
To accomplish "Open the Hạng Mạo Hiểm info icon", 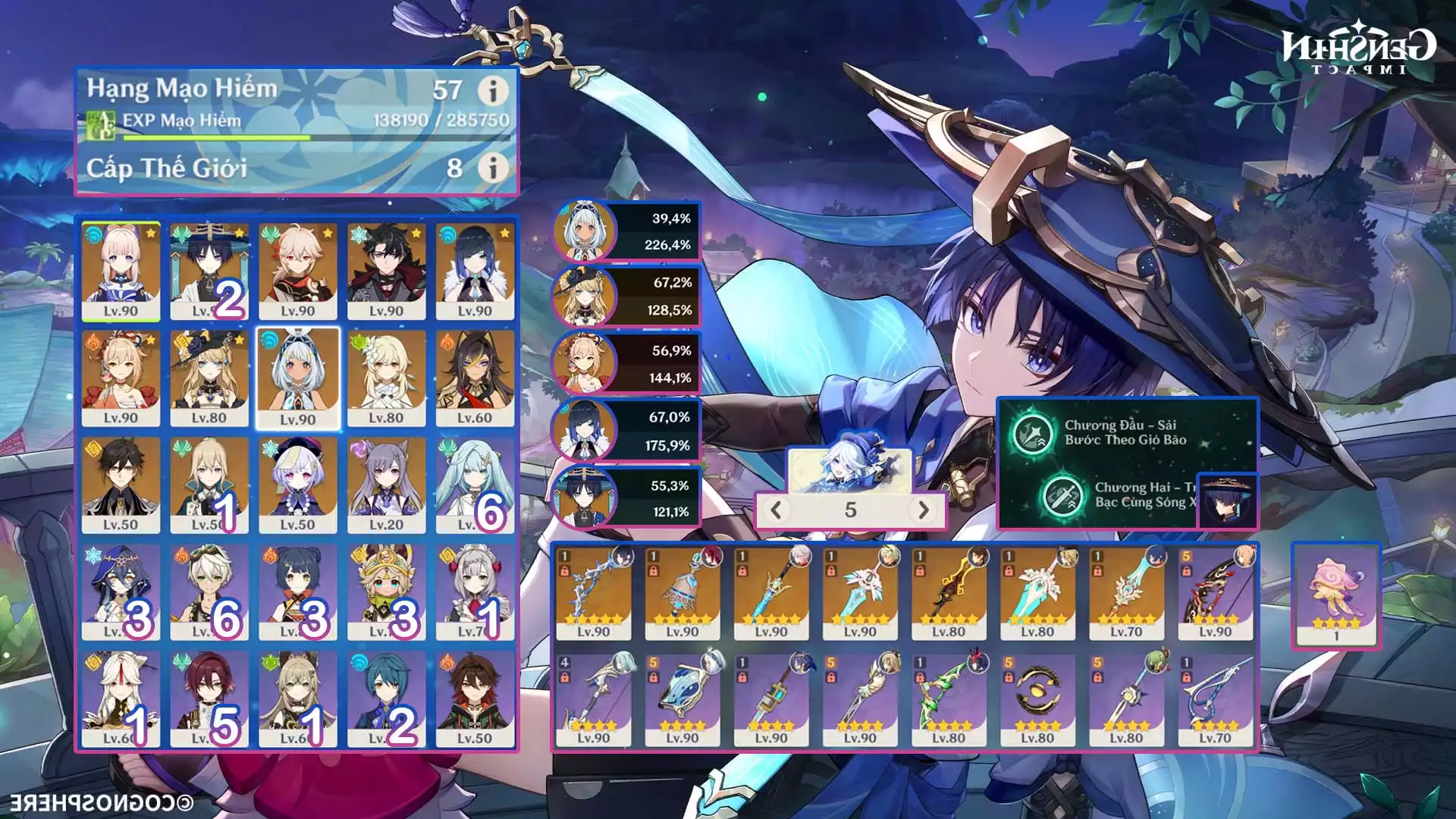I will tap(492, 91).
